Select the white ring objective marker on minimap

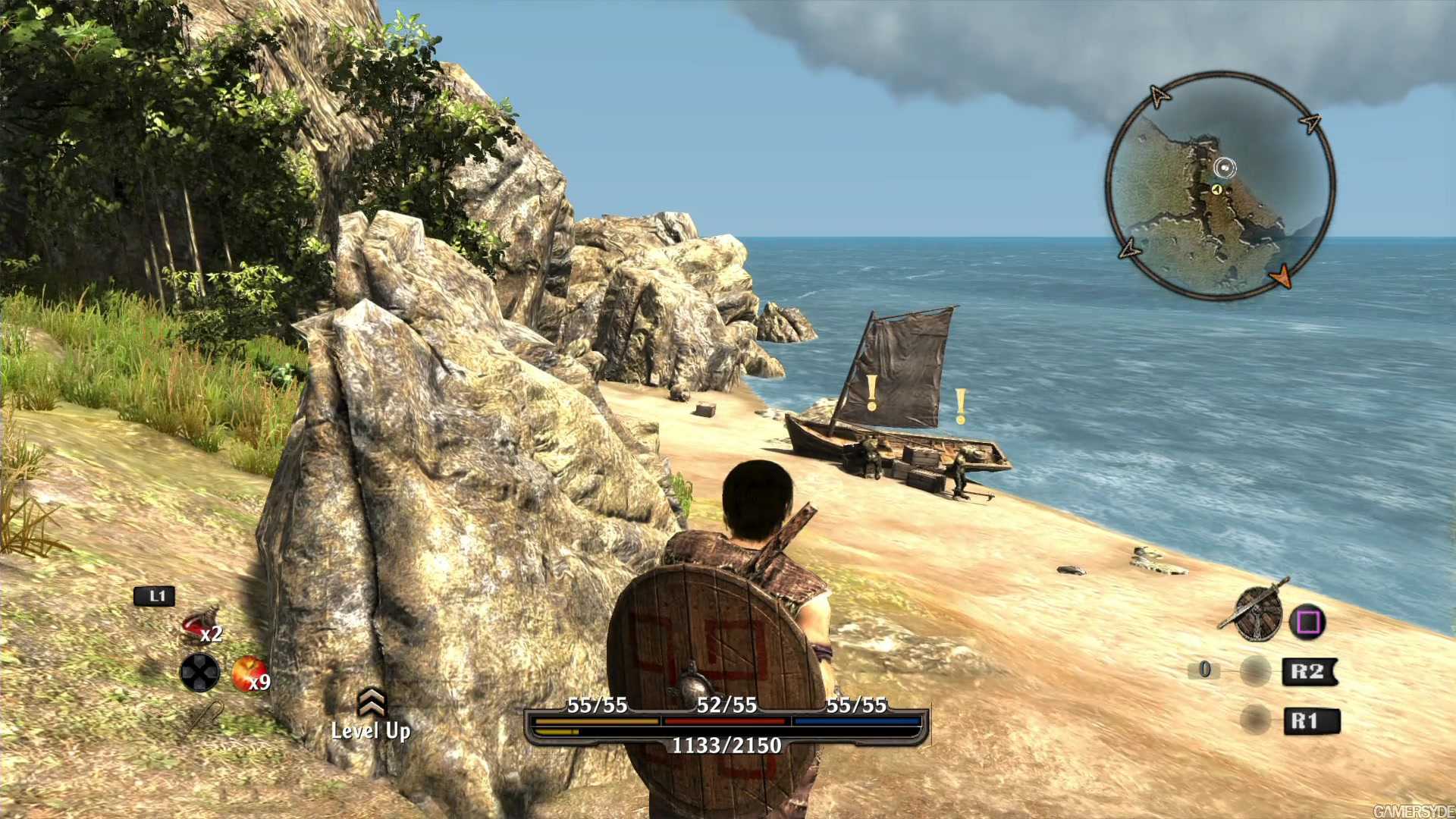coord(1225,168)
